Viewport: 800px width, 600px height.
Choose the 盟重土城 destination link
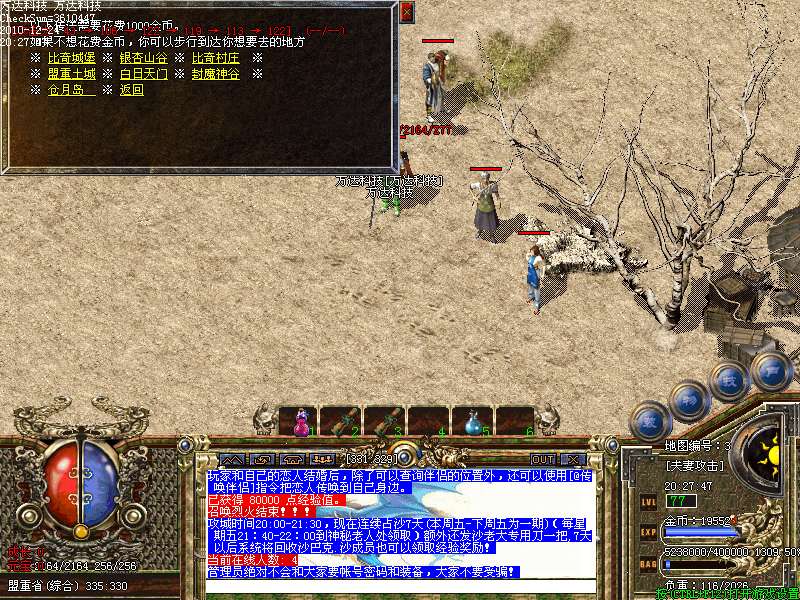[71, 74]
